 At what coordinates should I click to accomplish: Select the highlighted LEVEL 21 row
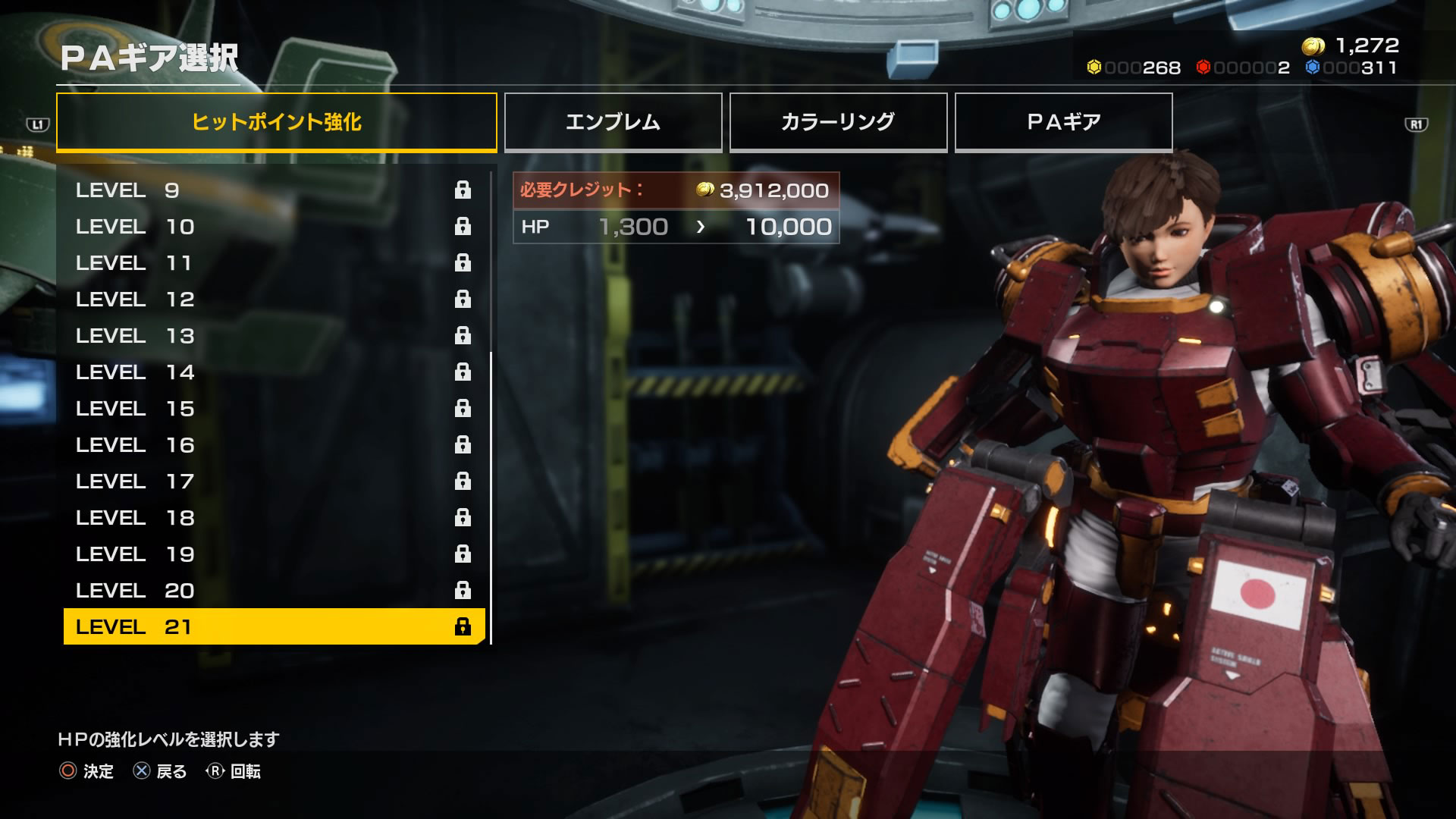point(273,627)
